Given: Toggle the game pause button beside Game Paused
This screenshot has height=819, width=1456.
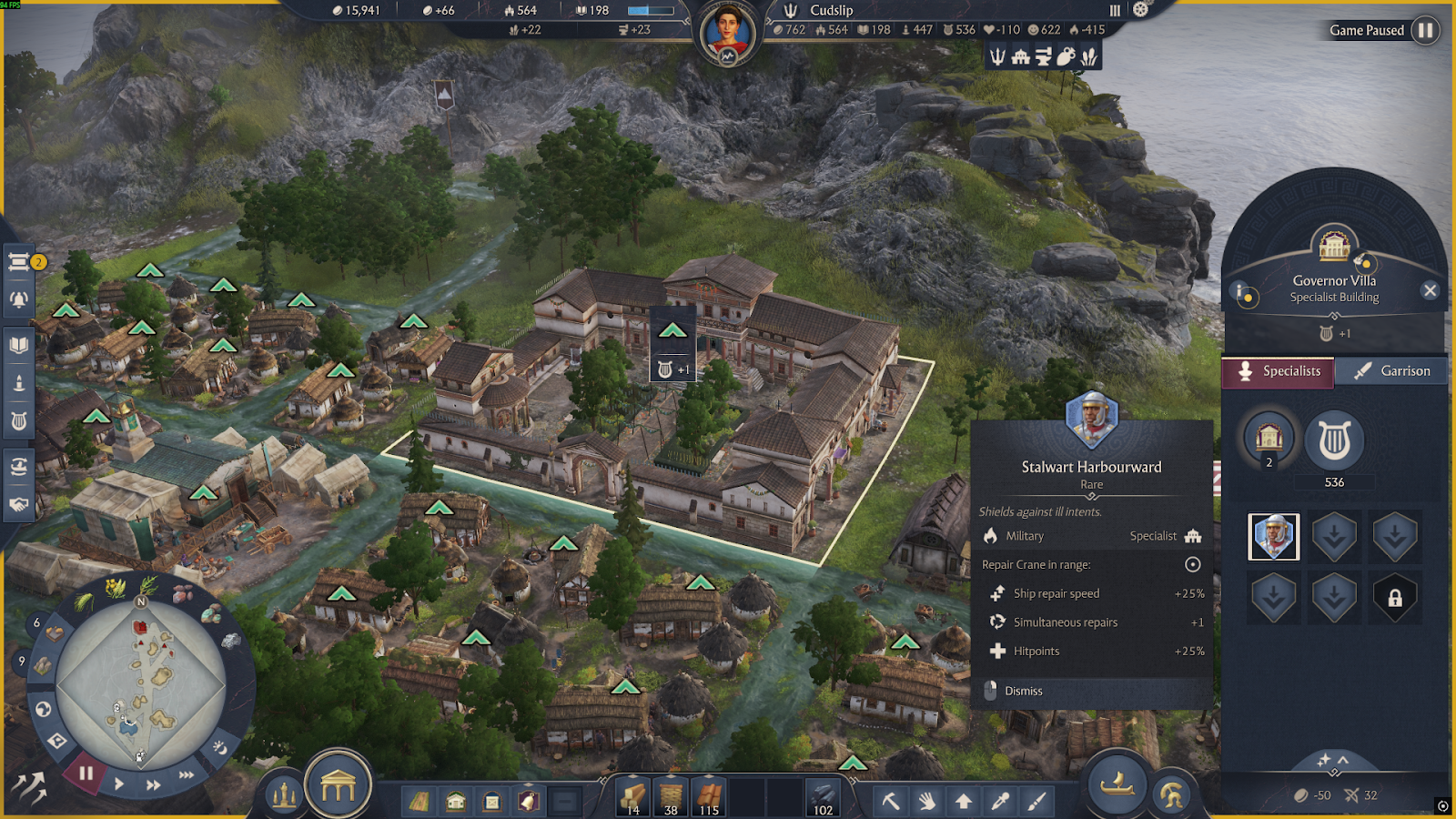Looking at the screenshot, I should coord(1425,30).
